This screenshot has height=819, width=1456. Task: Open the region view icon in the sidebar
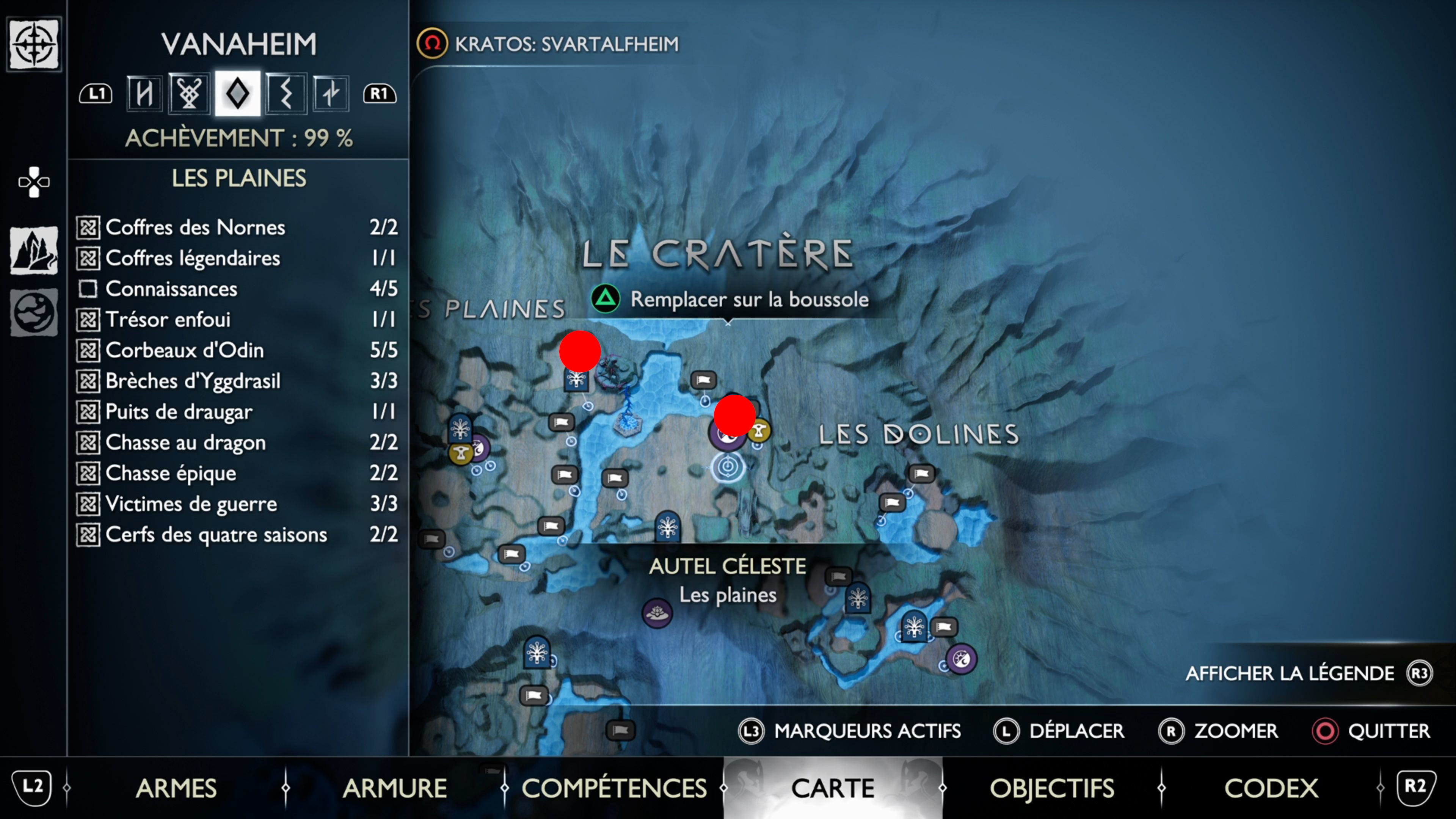33,251
